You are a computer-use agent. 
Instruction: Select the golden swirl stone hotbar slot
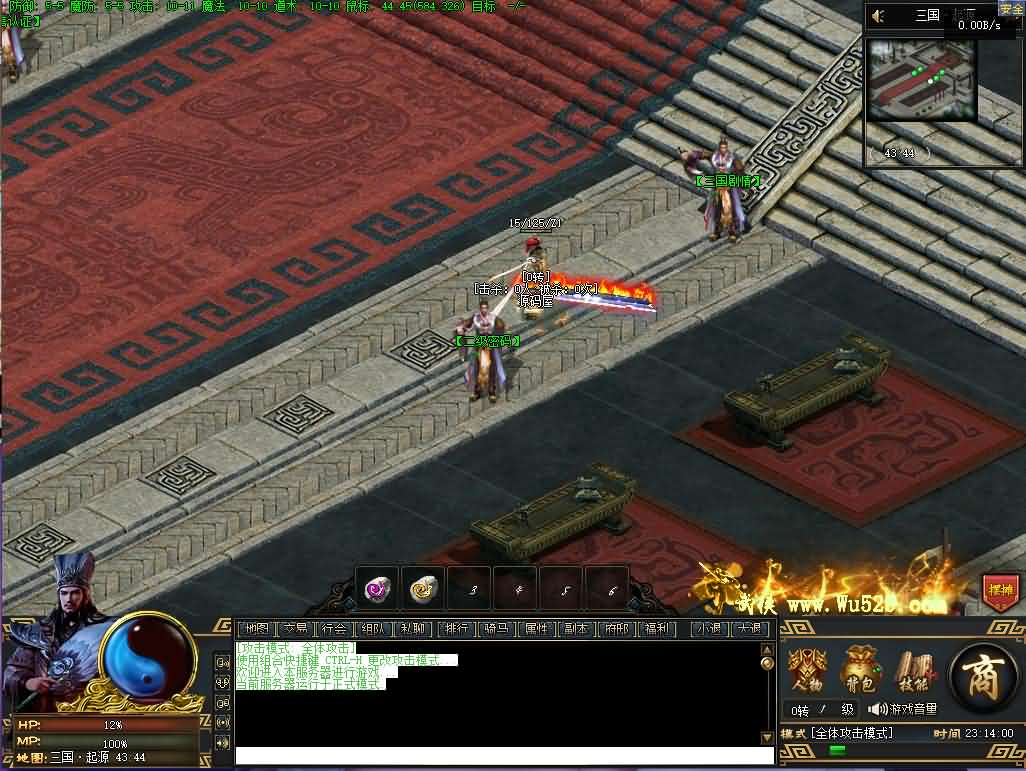click(x=425, y=588)
